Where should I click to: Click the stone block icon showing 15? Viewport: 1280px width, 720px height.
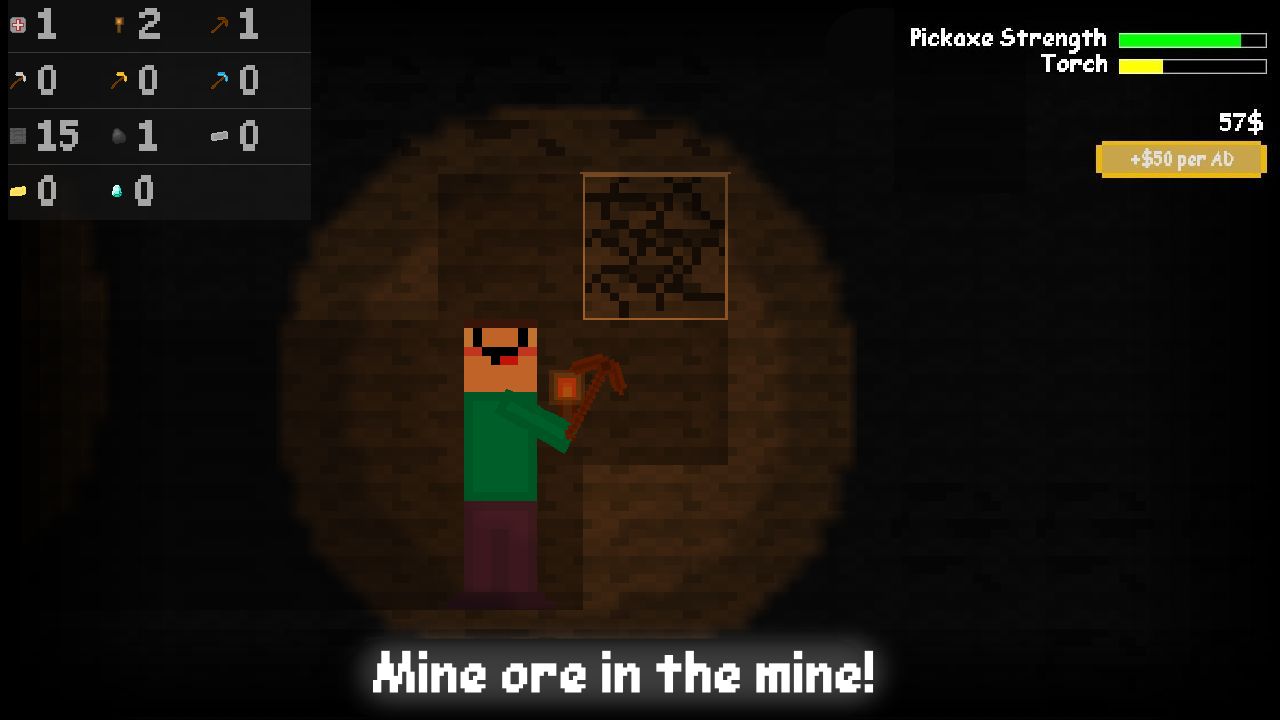coord(16,136)
